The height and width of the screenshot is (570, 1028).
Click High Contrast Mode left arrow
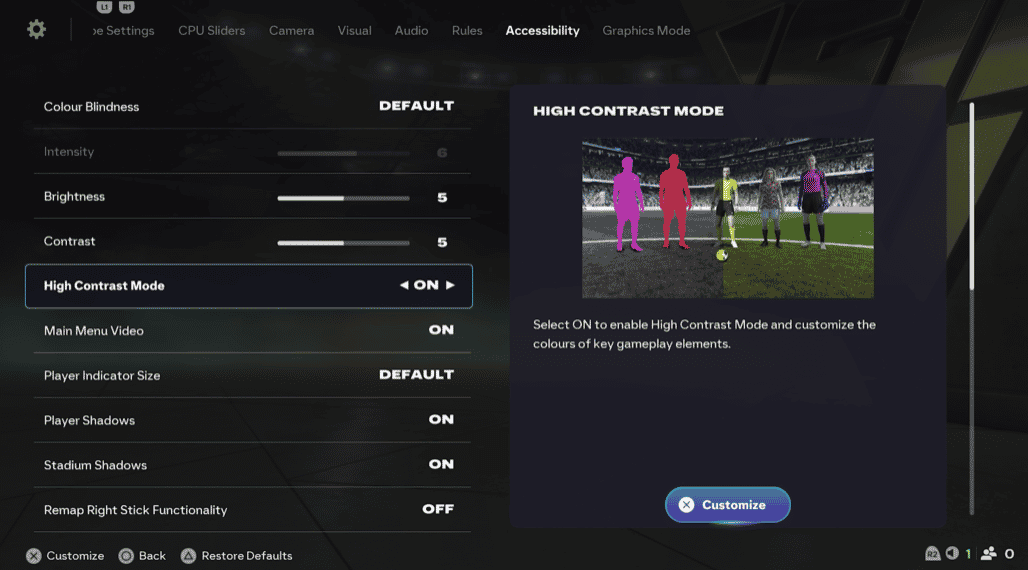(404, 286)
